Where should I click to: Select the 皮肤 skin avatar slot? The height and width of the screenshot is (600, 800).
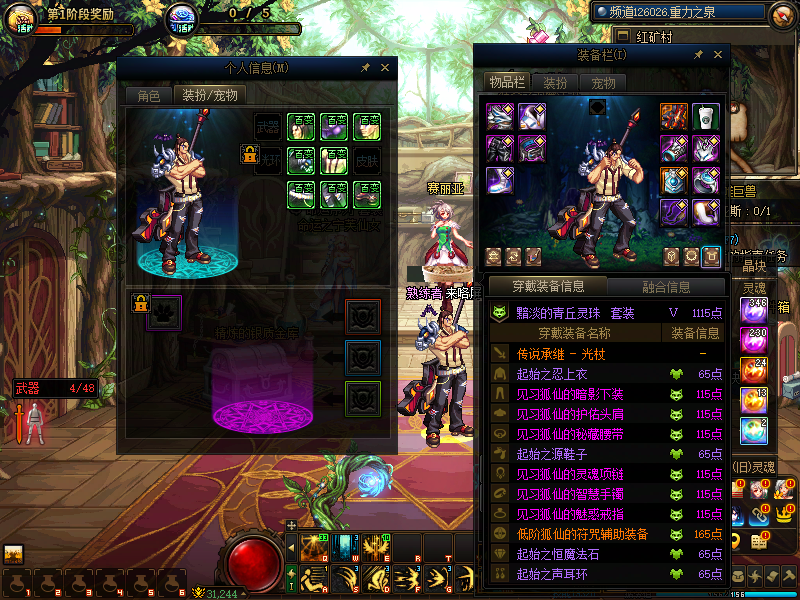366,160
